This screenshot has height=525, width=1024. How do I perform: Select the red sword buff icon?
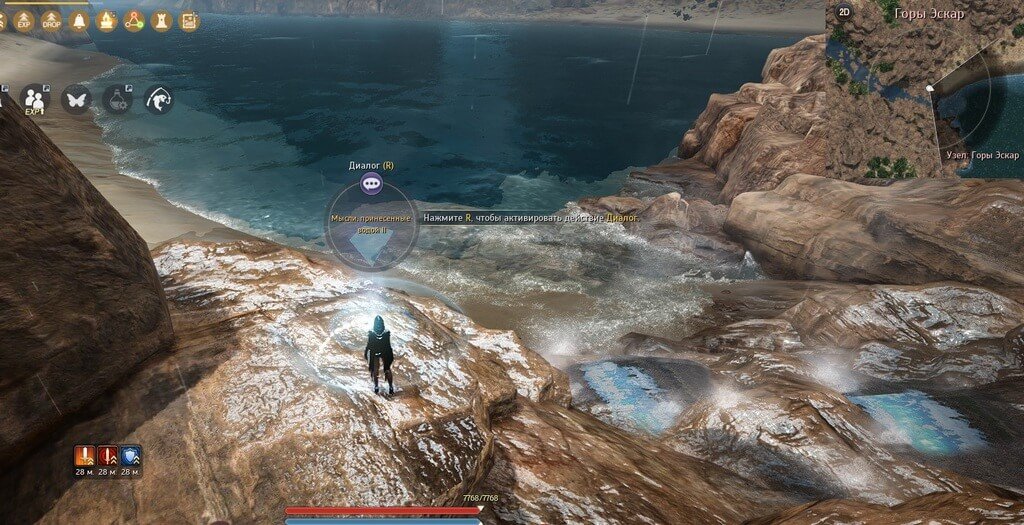107,456
